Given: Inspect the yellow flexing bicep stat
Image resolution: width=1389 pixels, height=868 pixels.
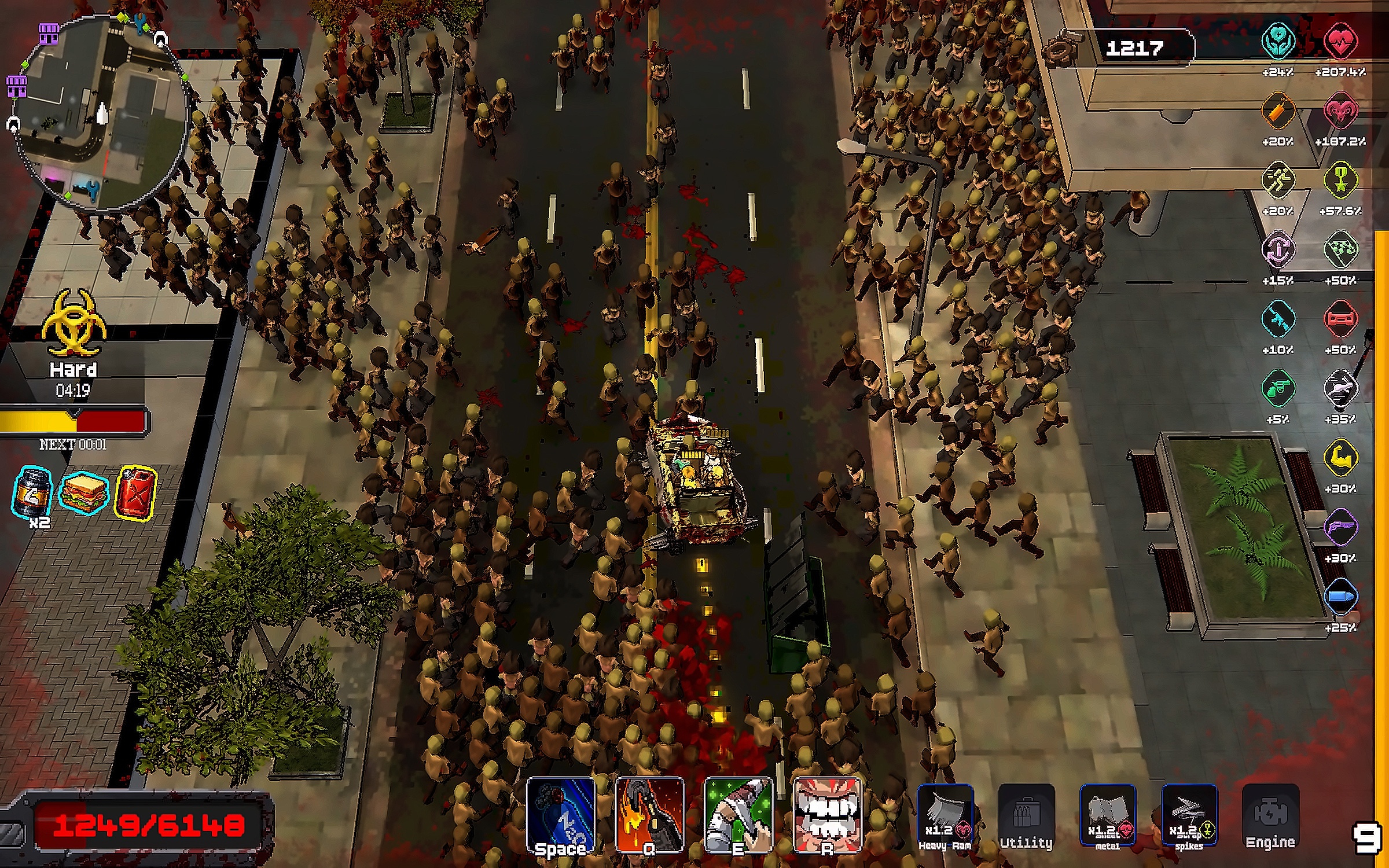Looking at the screenshot, I should point(1340,458).
